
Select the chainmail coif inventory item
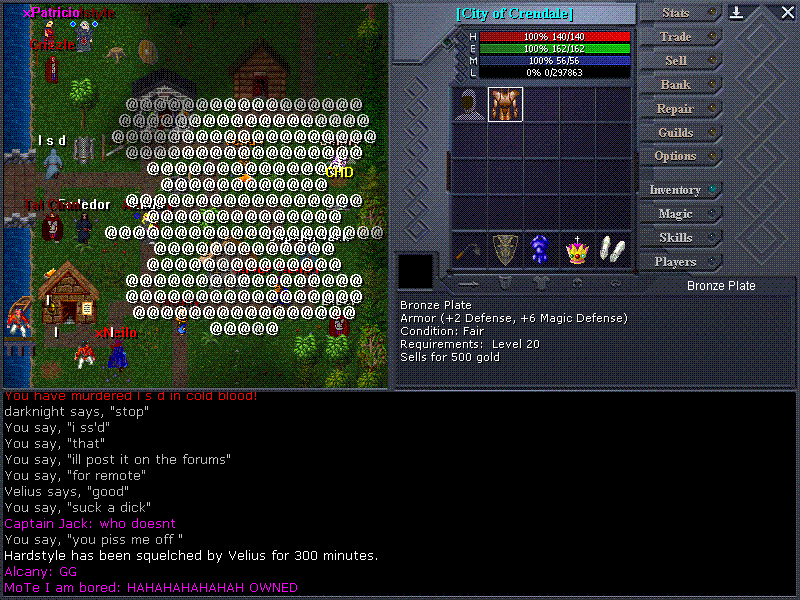pos(469,104)
